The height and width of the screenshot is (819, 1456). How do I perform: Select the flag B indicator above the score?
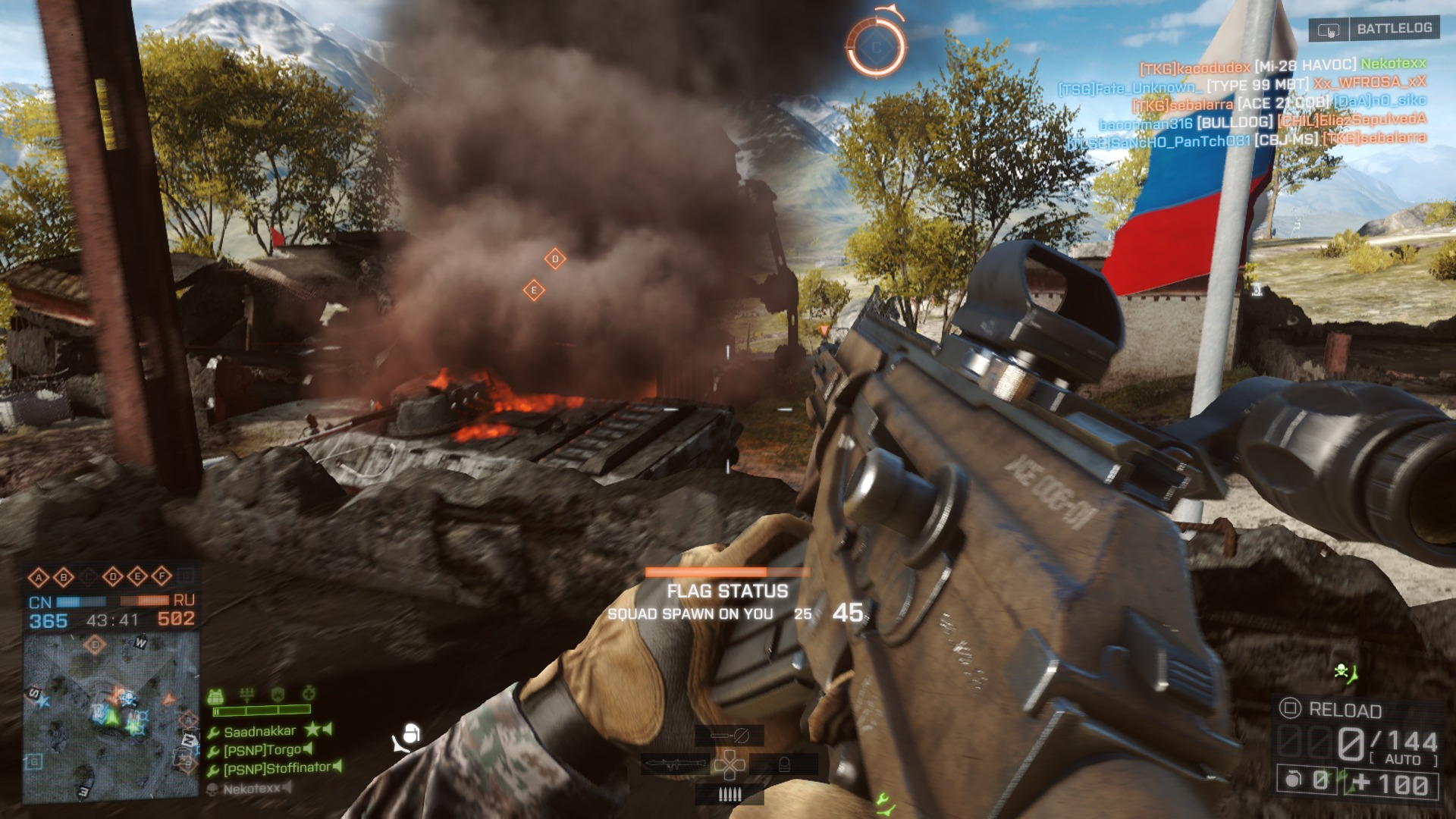(x=64, y=578)
